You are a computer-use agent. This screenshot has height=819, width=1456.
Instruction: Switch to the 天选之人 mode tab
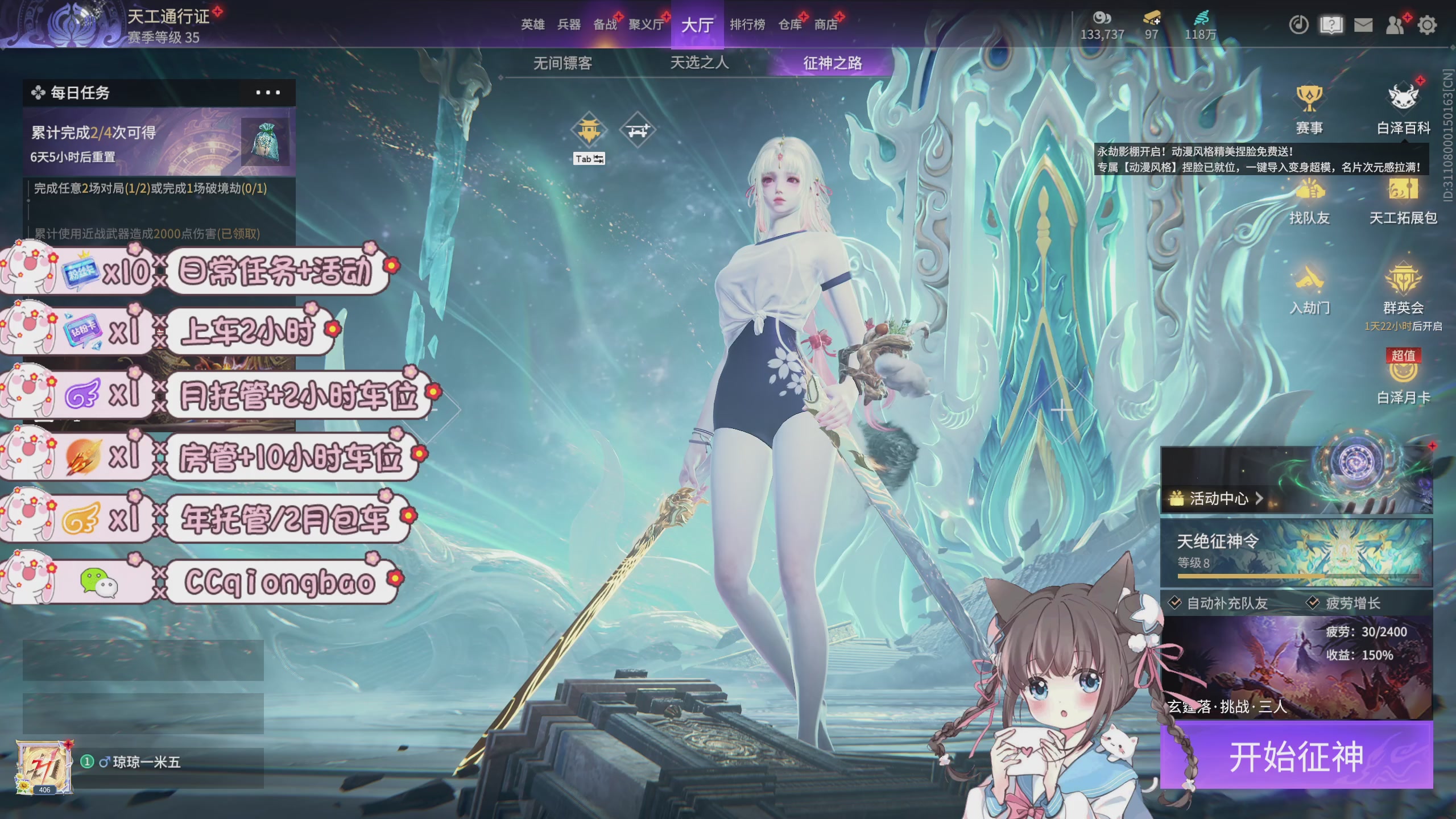click(699, 63)
